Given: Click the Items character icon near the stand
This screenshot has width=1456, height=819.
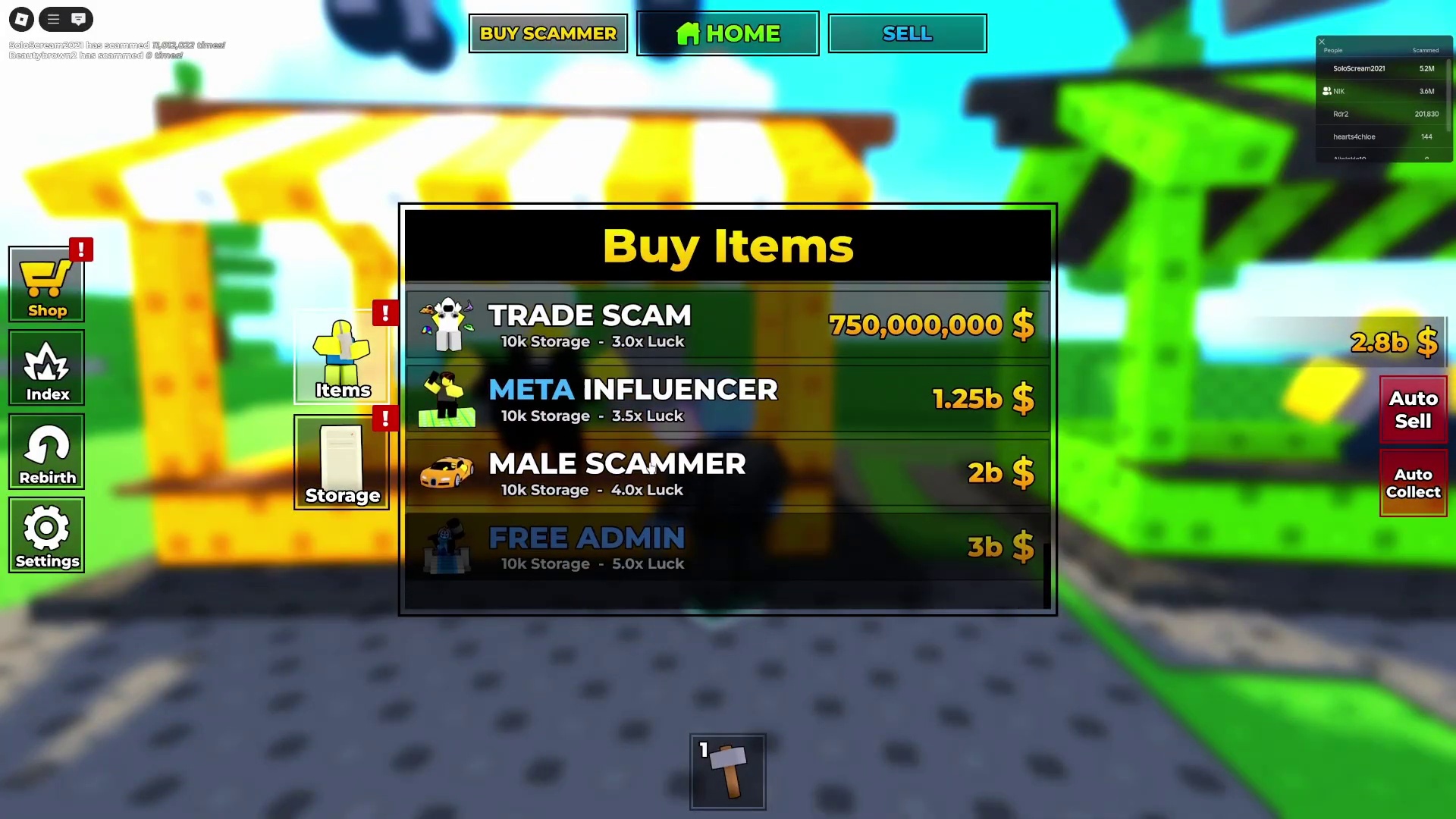Looking at the screenshot, I should [x=341, y=356].
